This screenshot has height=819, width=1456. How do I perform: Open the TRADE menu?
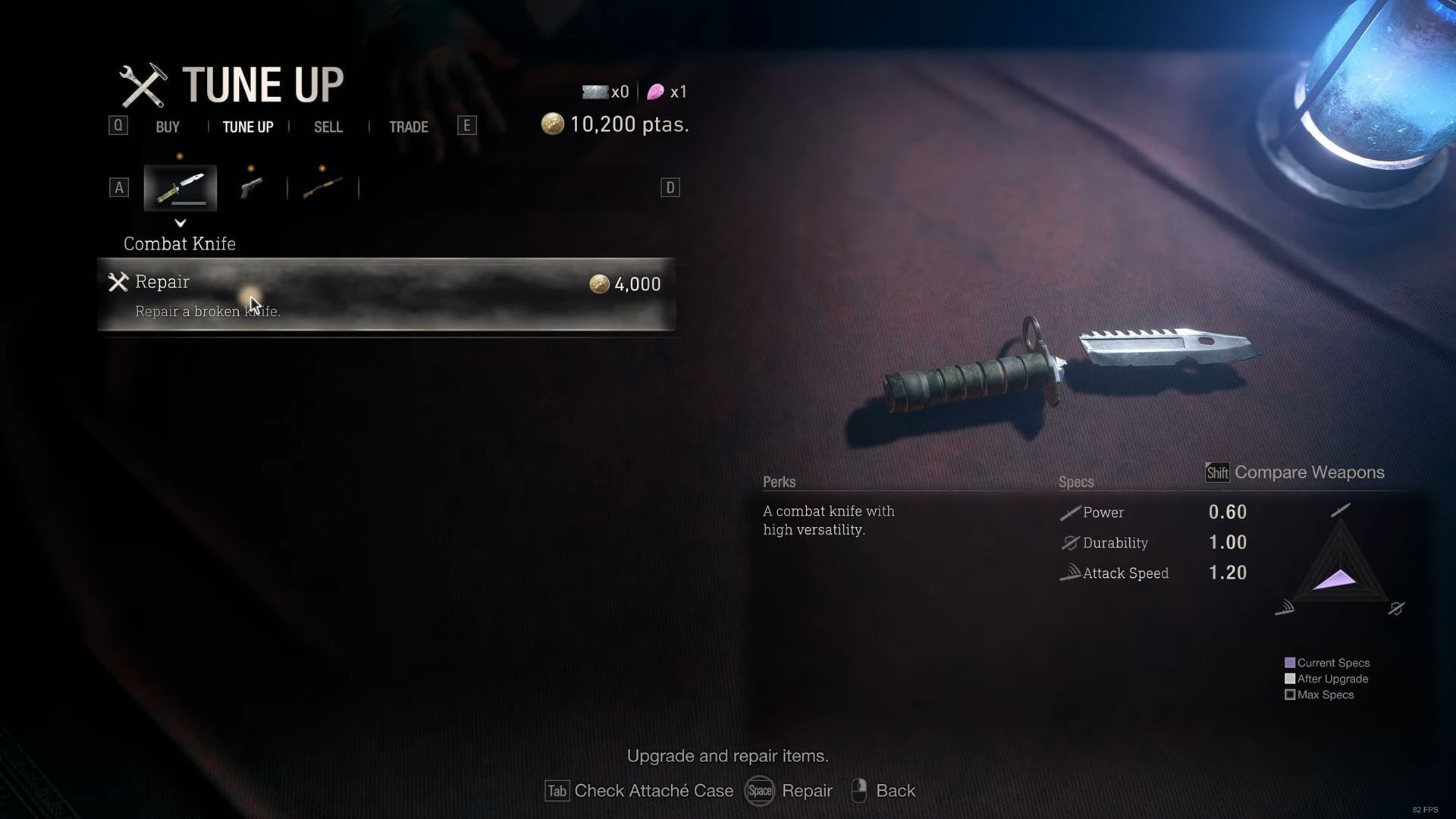click(409, 127)
